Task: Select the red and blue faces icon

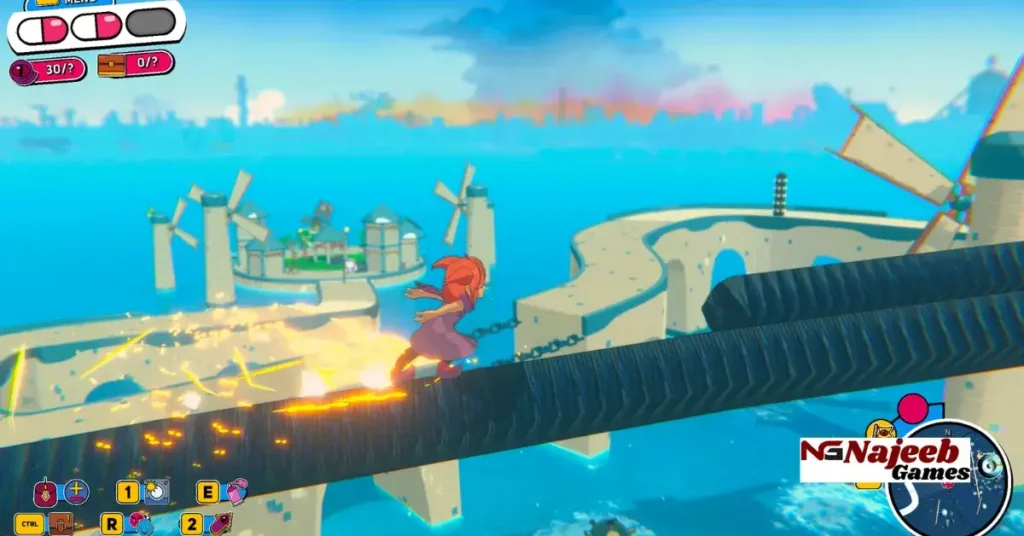Action: click(x=140, y=523)
